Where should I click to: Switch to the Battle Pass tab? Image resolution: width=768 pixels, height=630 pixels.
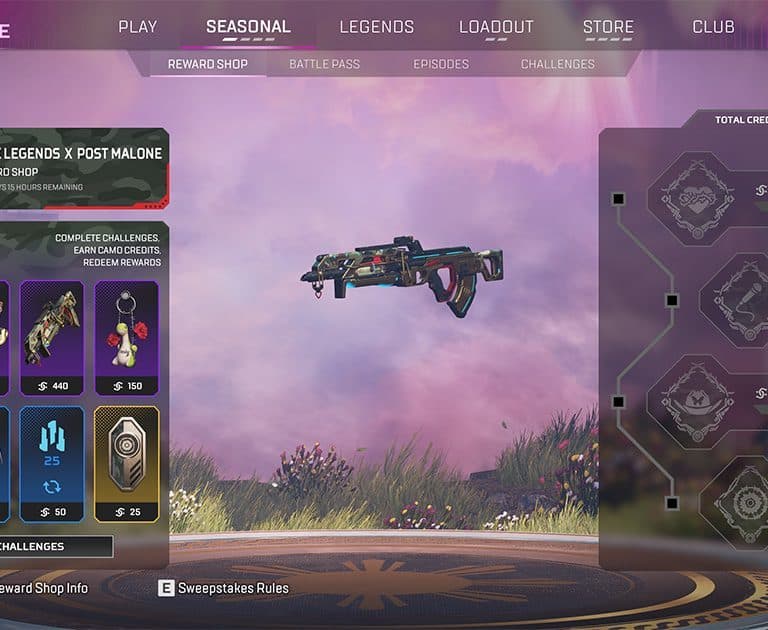click(324, 64)
